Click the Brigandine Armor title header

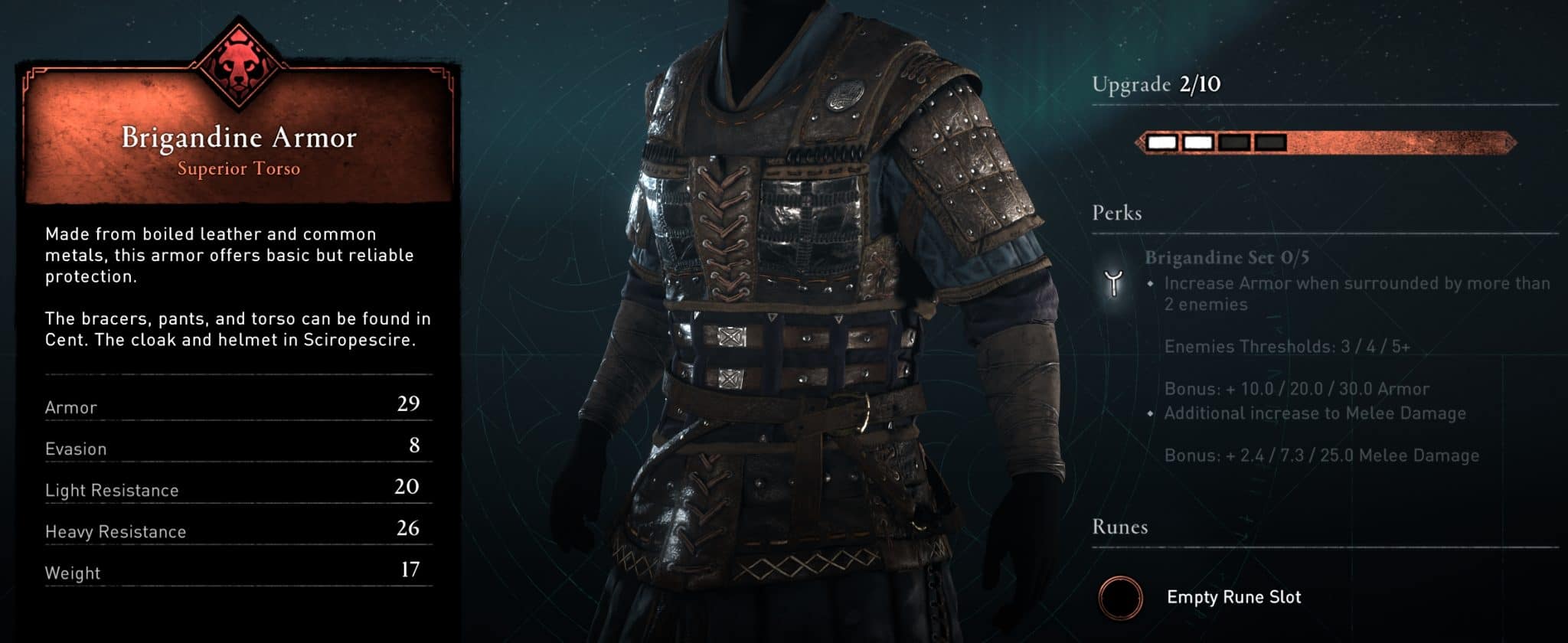(x=240, y=138)
